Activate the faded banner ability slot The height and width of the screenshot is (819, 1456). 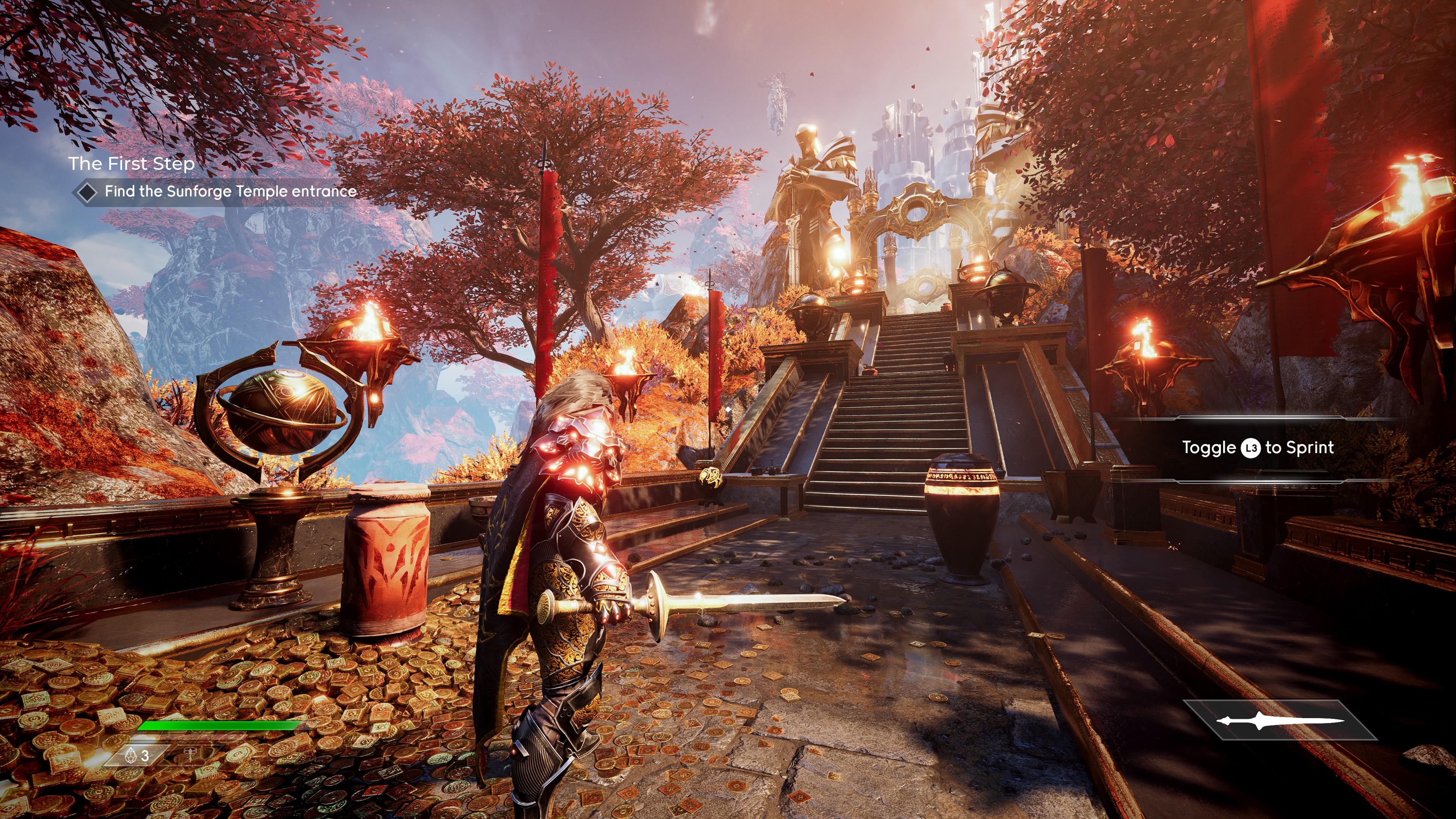192,755
